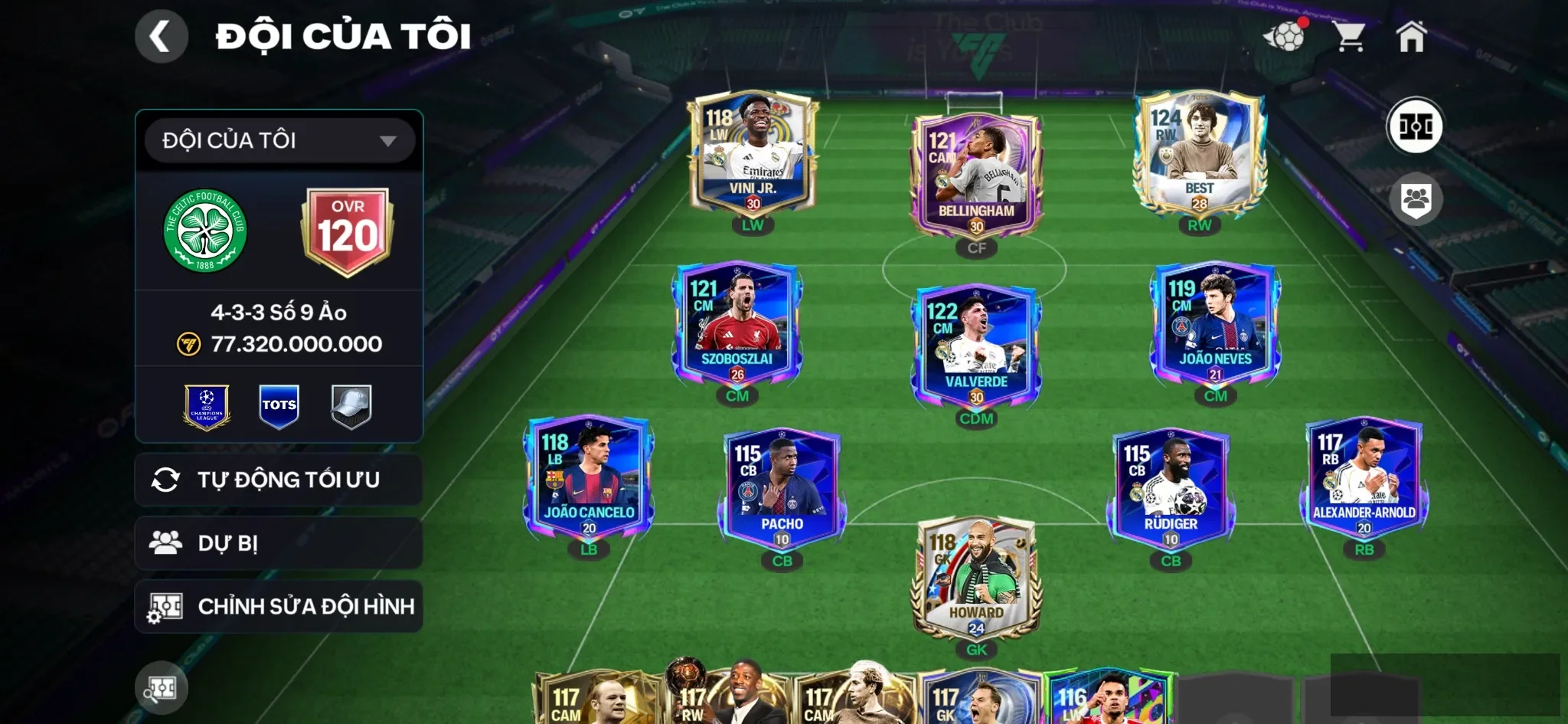Go back using the arrow button
The height and width of the screenshot is (724, 1568).
coord(161,36)
